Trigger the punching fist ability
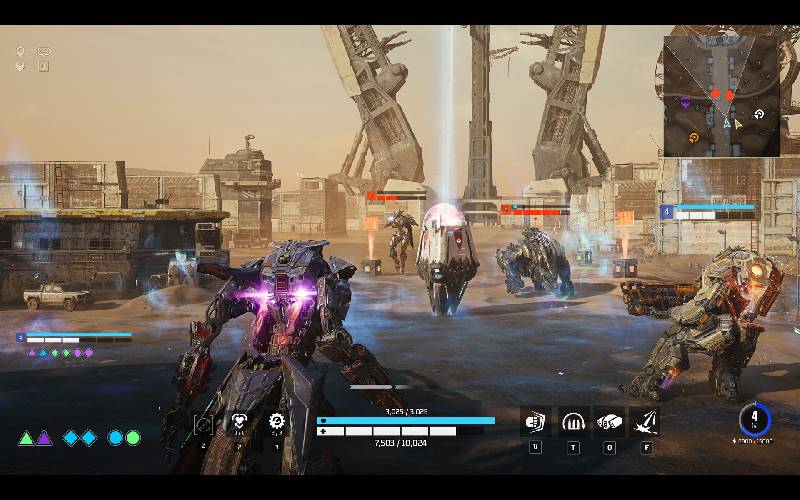The image size is (800, 500). [609, 421]
